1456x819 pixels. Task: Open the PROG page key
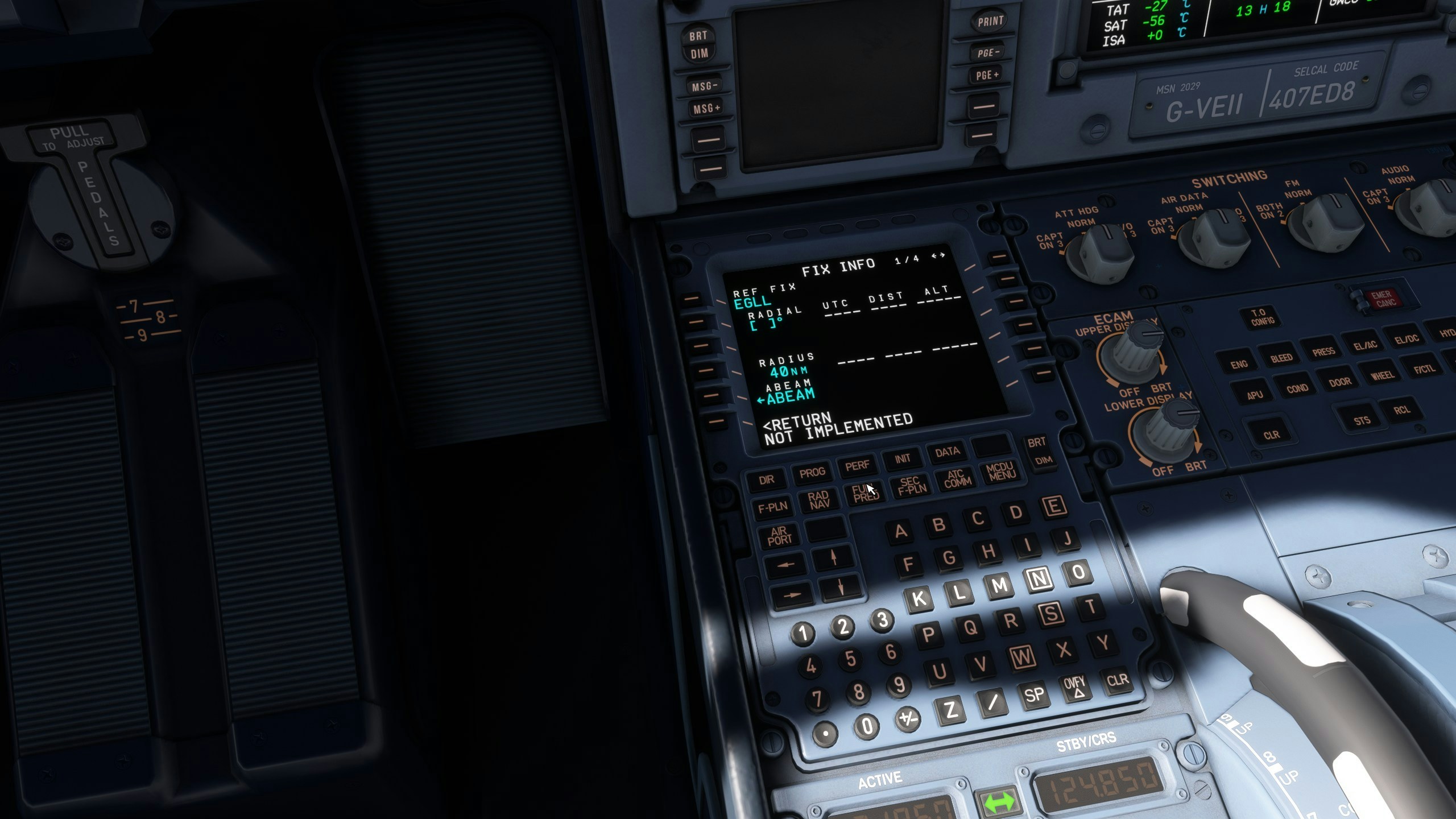812,472
